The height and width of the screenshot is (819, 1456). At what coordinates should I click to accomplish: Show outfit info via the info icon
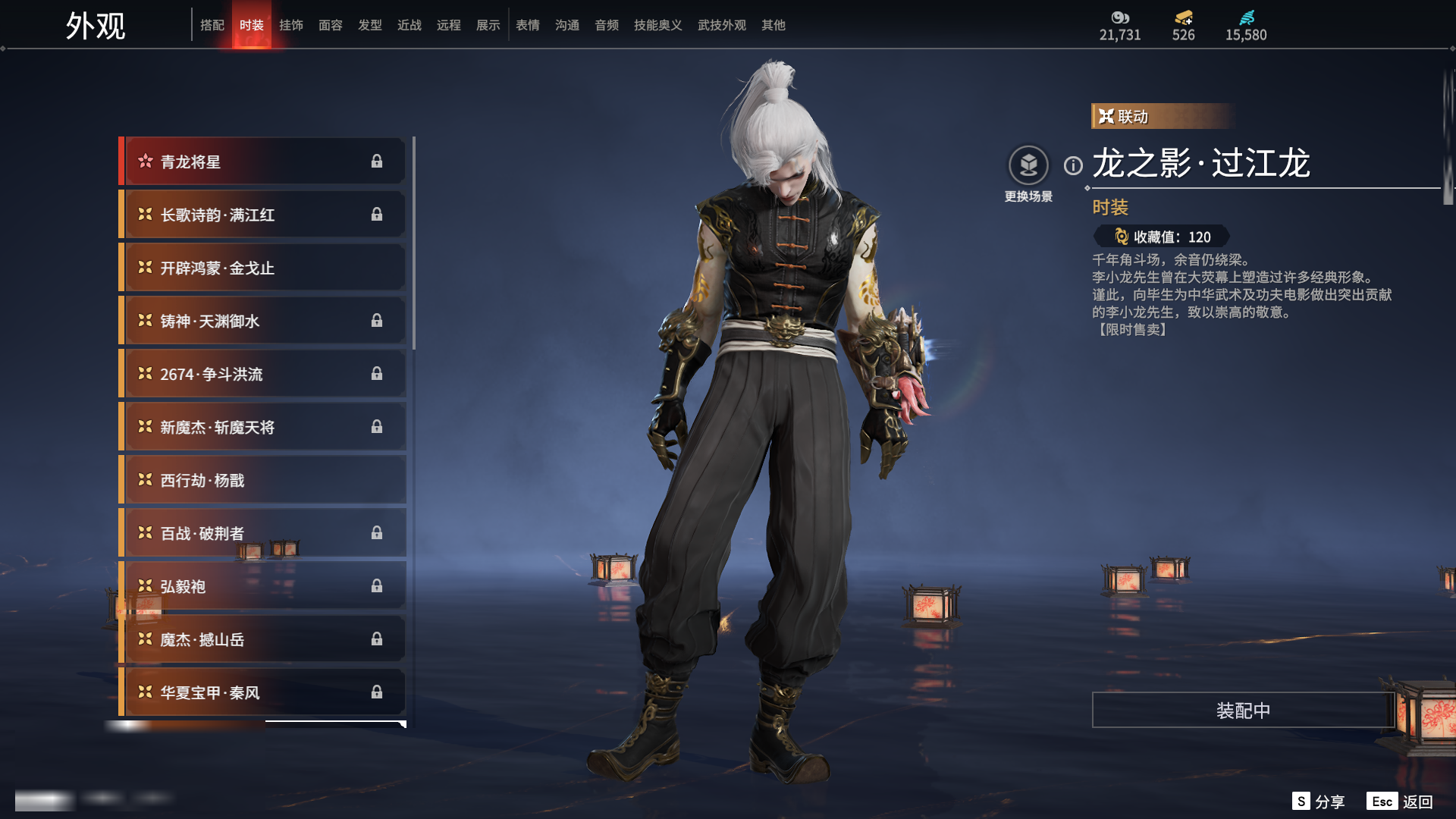pyautogui.click(x=1073, y=165)
